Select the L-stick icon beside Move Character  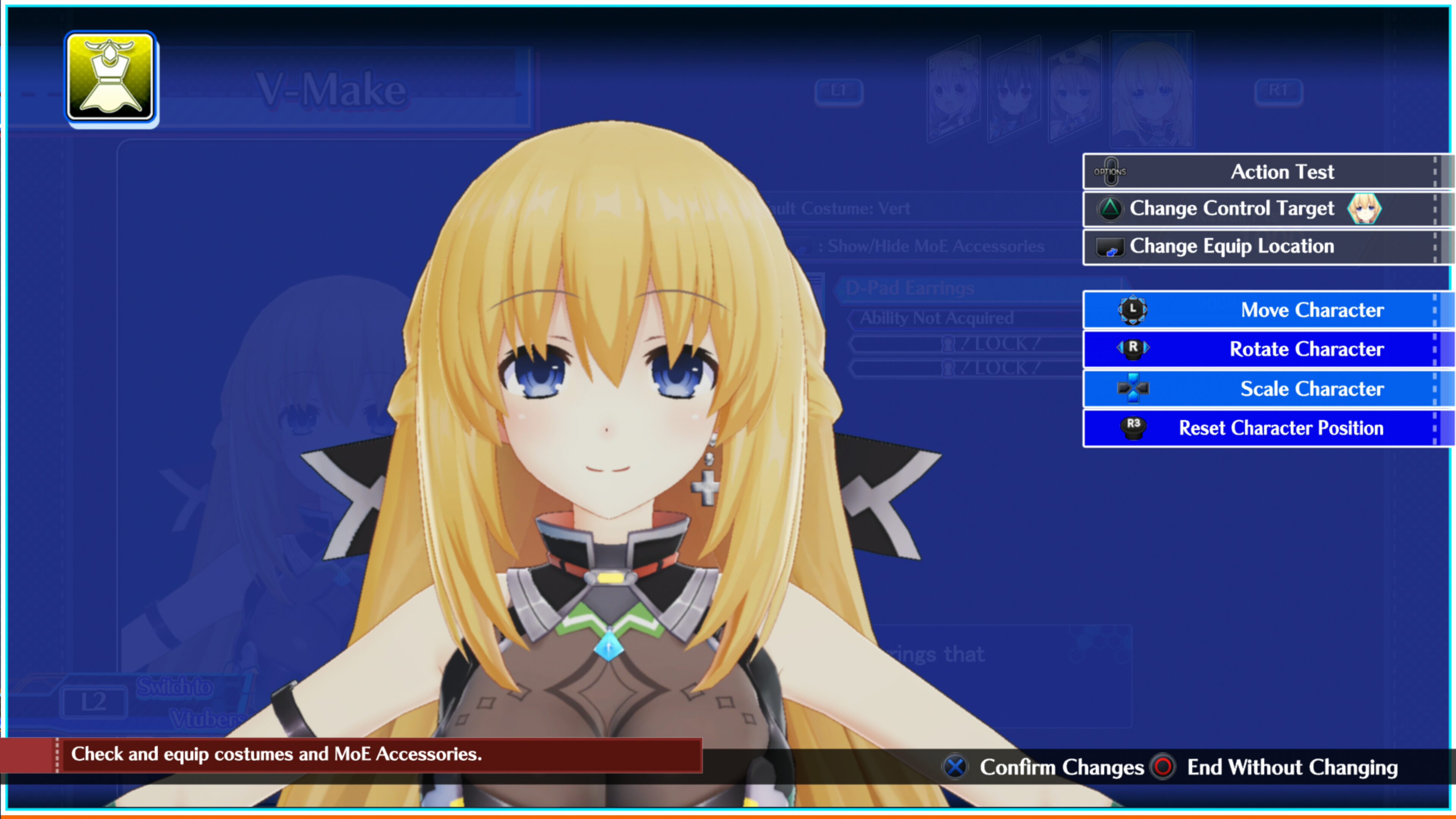(x=1133, y=310)
